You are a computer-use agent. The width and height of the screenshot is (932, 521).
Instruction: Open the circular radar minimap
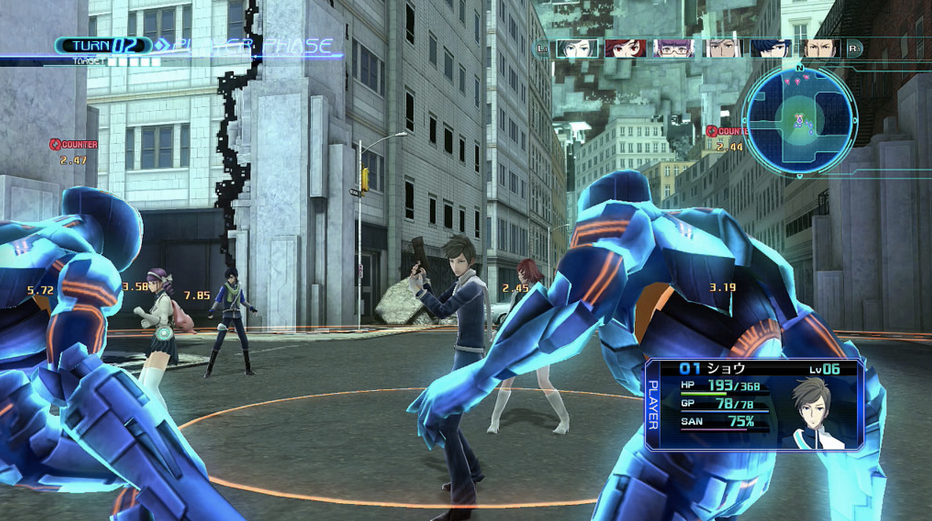pos(799,120)
